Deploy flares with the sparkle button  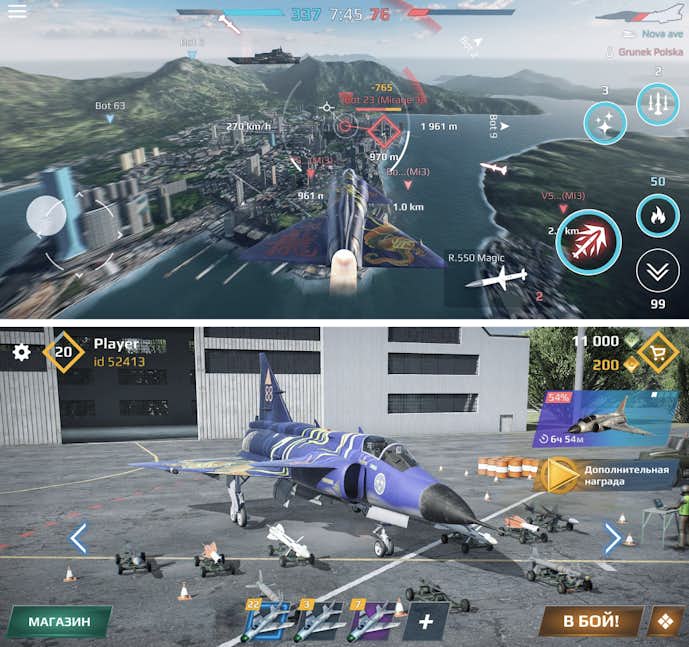coord(605,123)
